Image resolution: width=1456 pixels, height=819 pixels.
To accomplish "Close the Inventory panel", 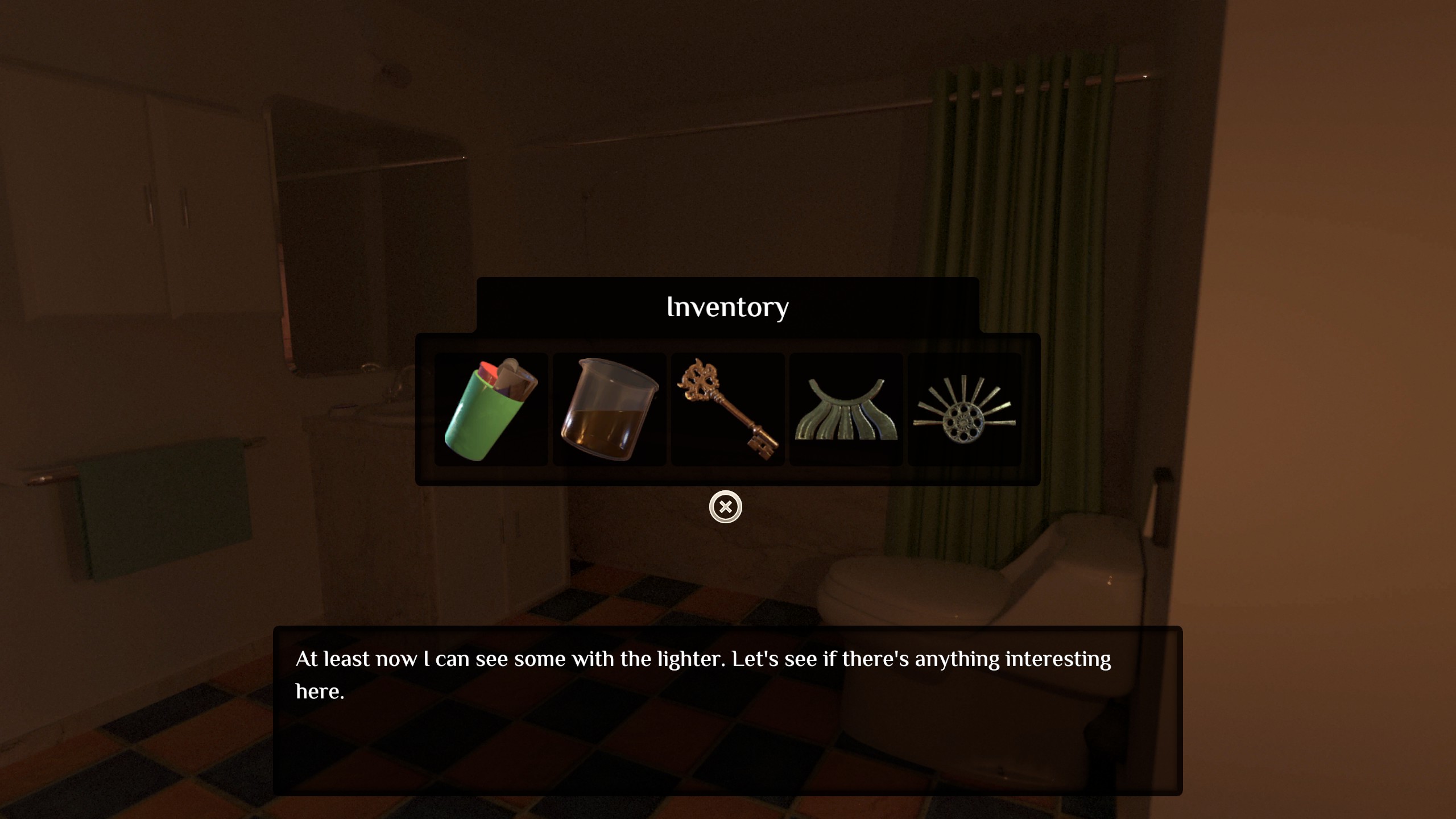I will [725, 507].
